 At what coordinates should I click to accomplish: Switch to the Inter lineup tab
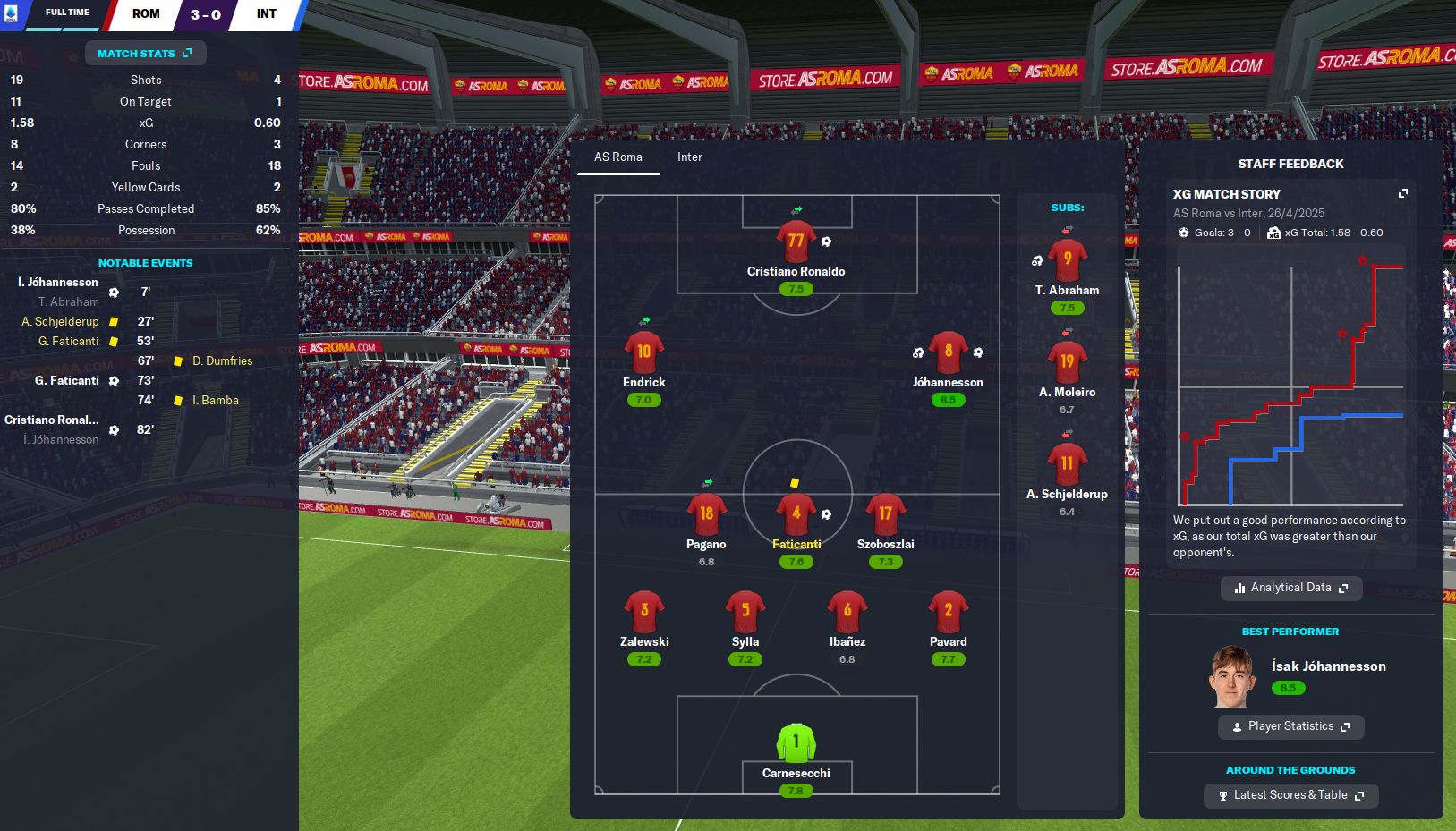(x=689, y=157)
